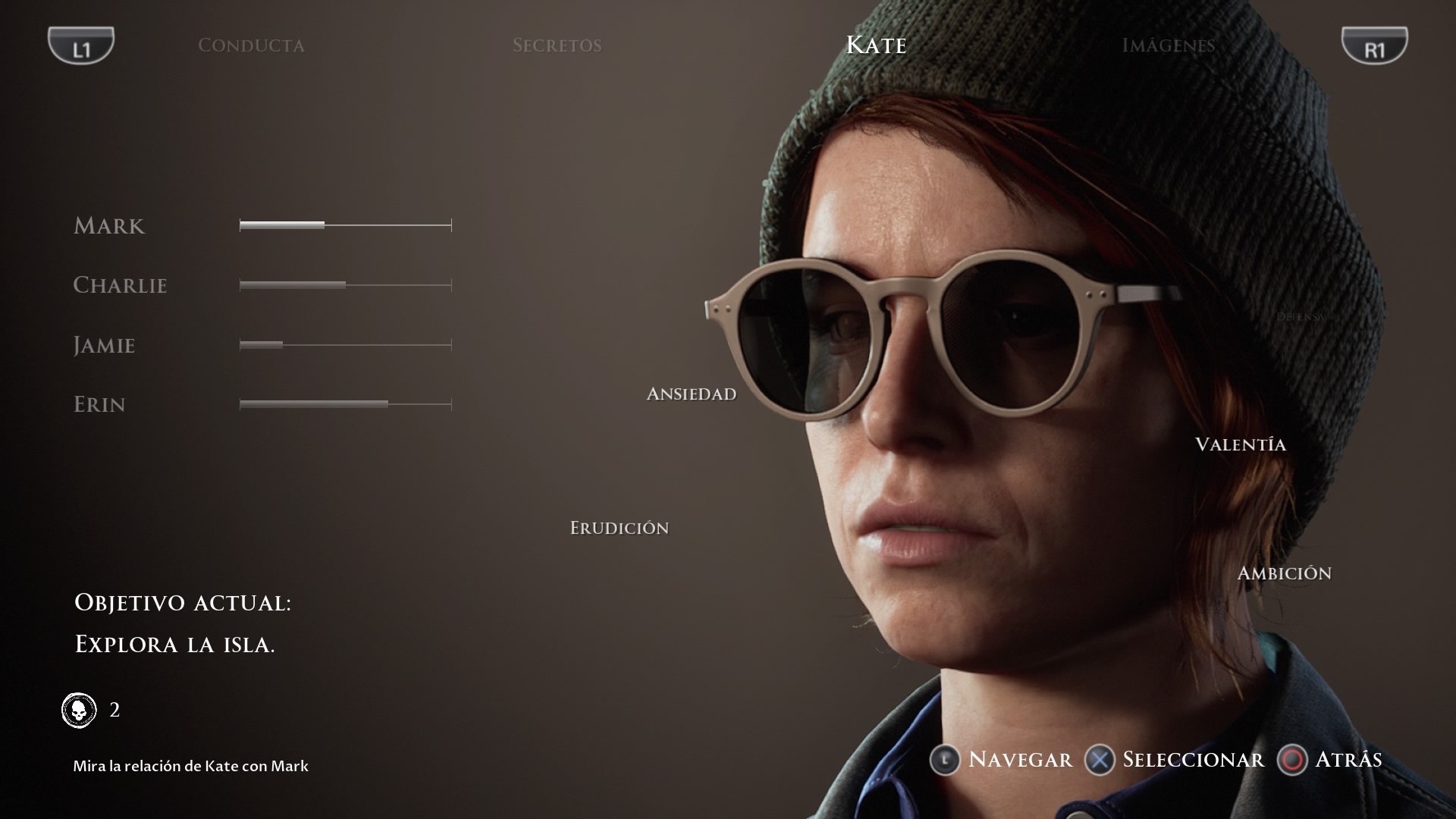Image resolution: width=1456 pixels, height=819 pixels.
Task: Choose the Erudición trait
Action: click(619, 528)
